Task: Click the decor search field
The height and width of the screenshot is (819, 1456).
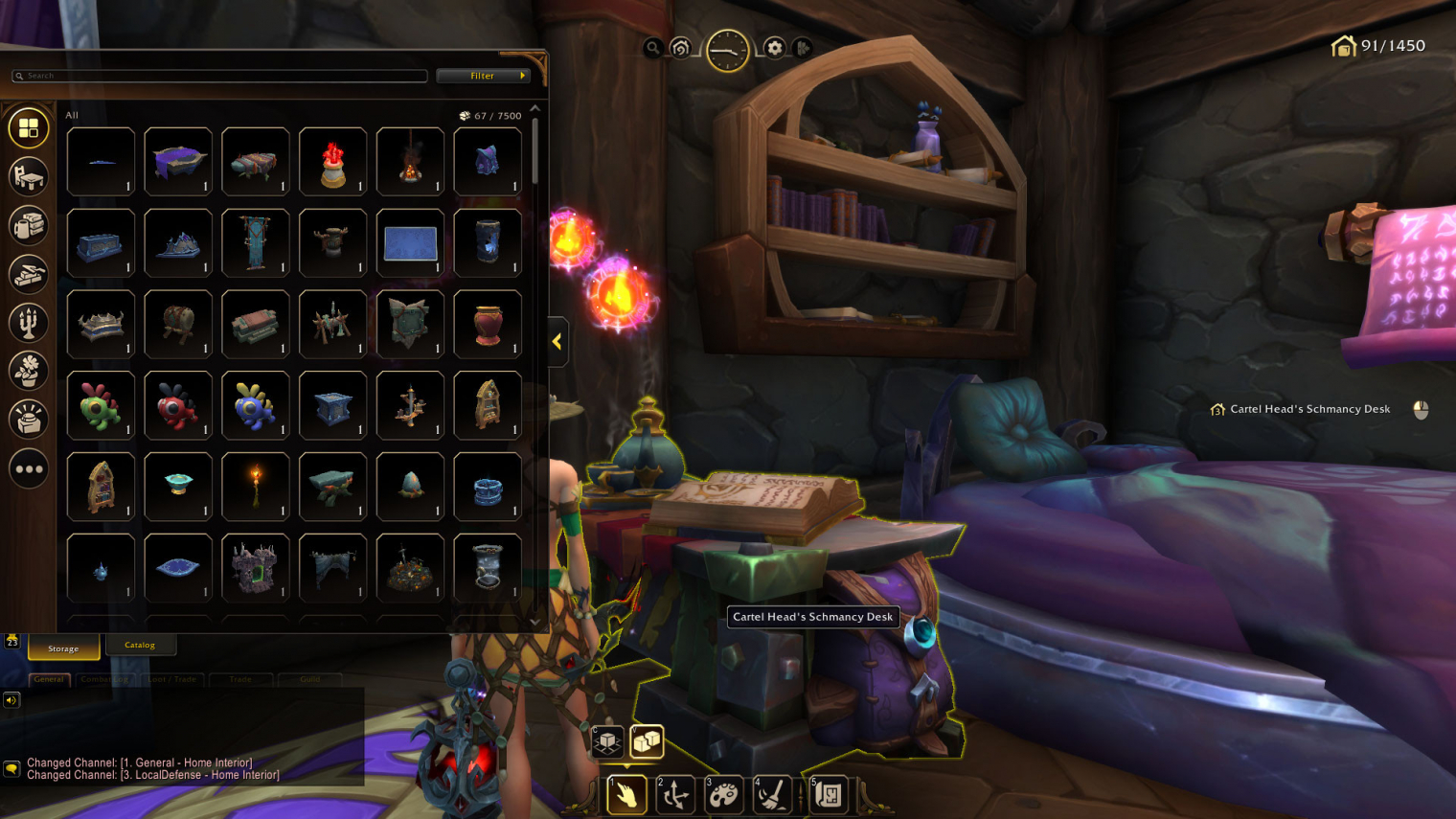Action: click(220, 76)
